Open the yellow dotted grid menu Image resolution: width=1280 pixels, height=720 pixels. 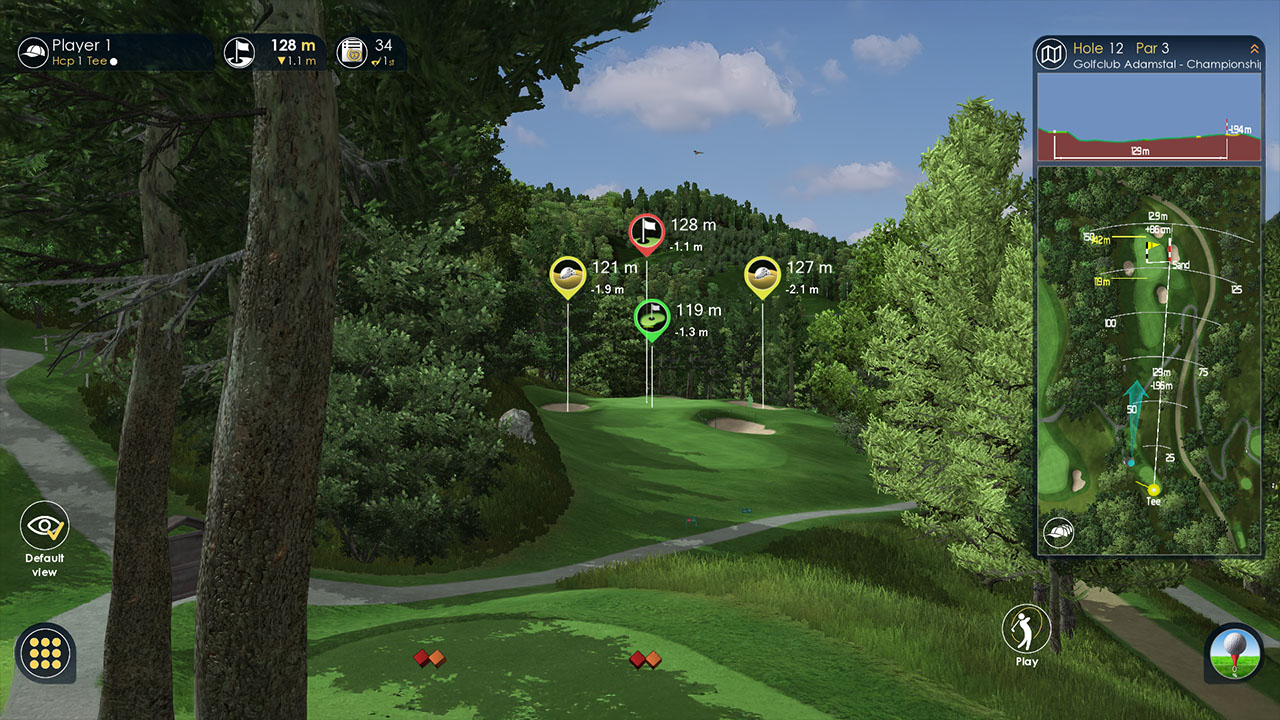(x=45, y=653)
